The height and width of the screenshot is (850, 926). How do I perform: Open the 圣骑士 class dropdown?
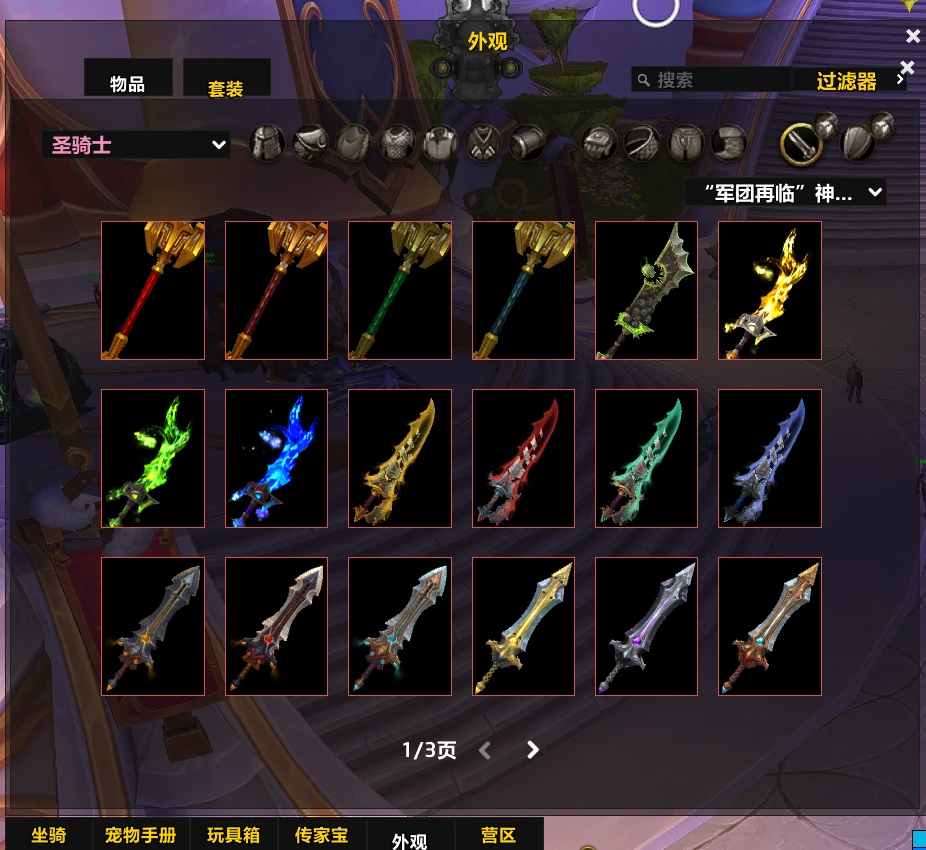[x=136, y=145]
